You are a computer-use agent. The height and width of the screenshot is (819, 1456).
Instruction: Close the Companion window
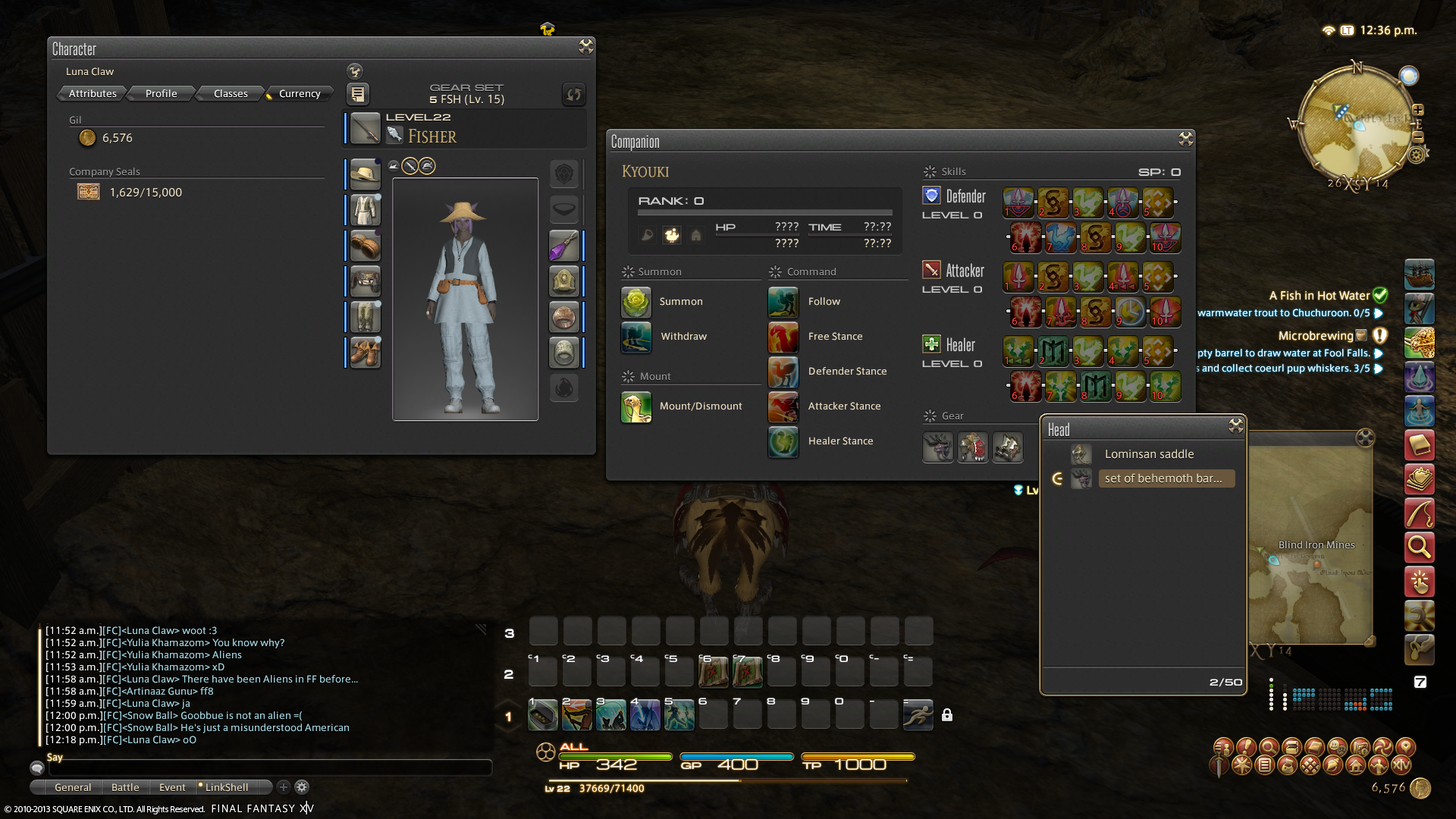coord(1185,139)
